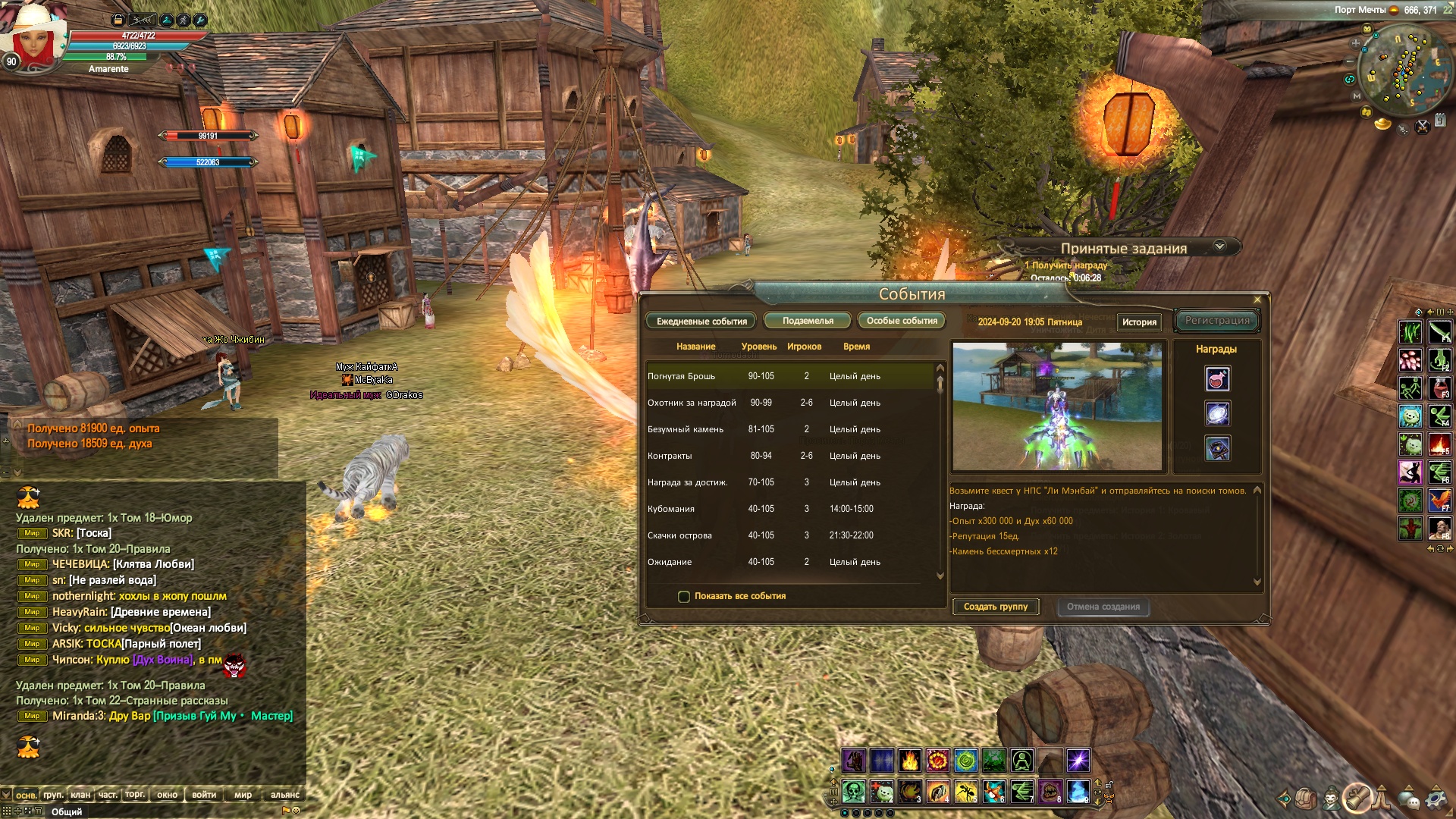Select the Погнутая Брошь event row
The height and width of the screenshot is (819, 1456).
[x=789, y=376]
